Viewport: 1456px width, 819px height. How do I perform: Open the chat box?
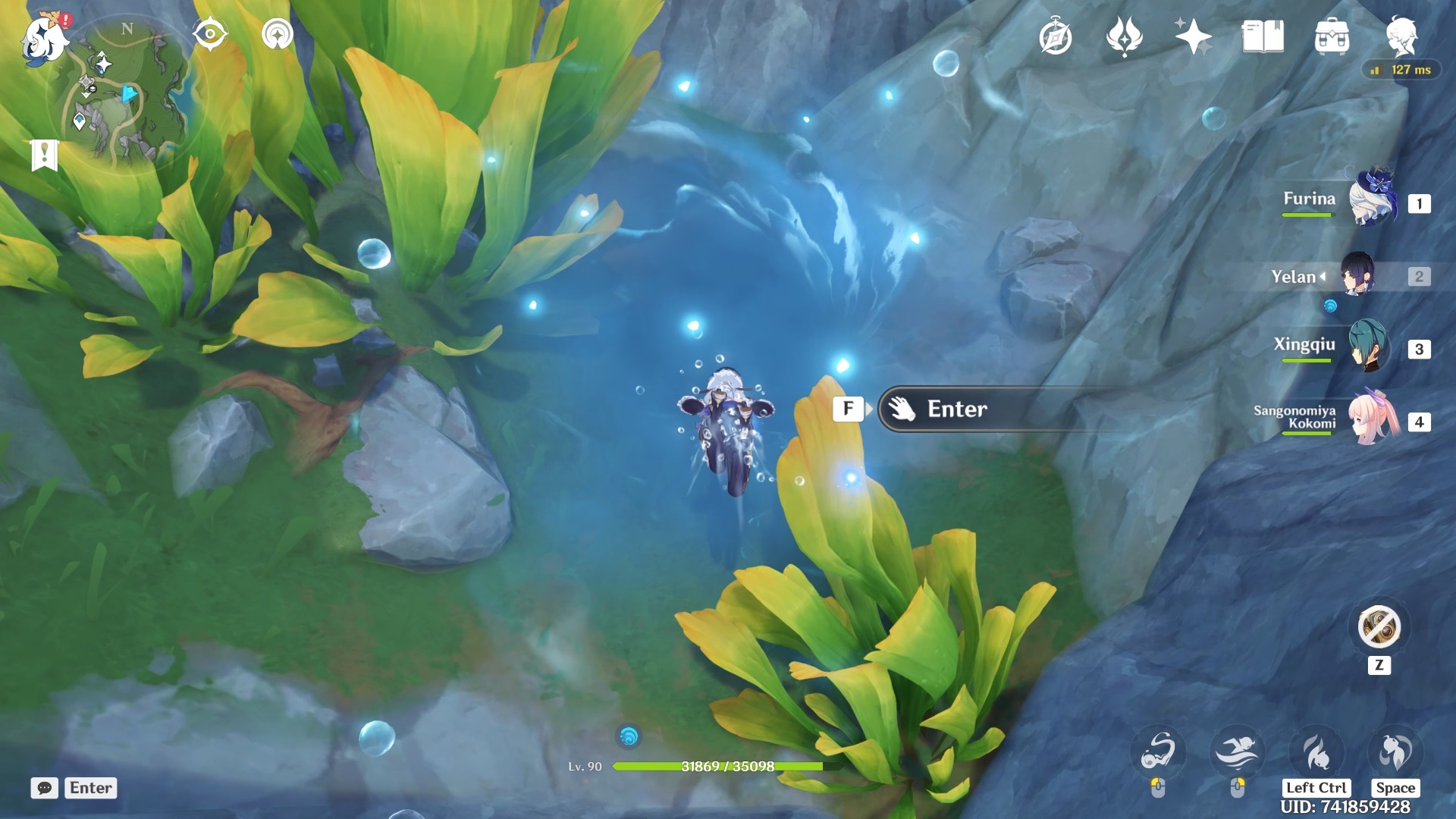tap(45, 788)
